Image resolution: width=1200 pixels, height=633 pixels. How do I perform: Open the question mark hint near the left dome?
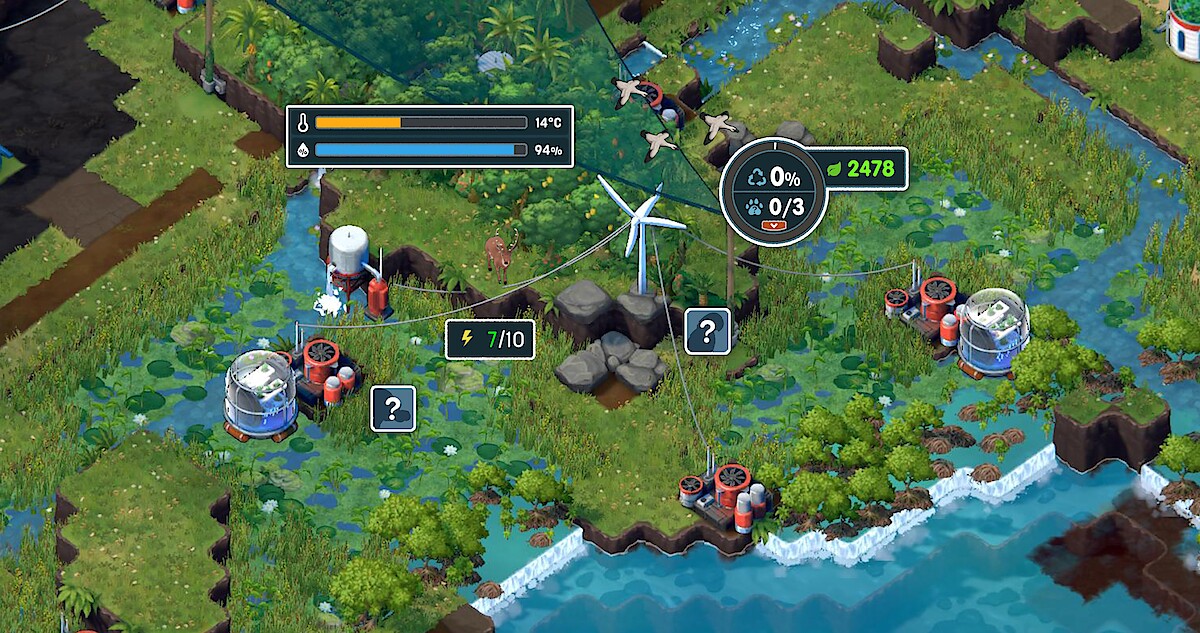(x=393, y=408)
